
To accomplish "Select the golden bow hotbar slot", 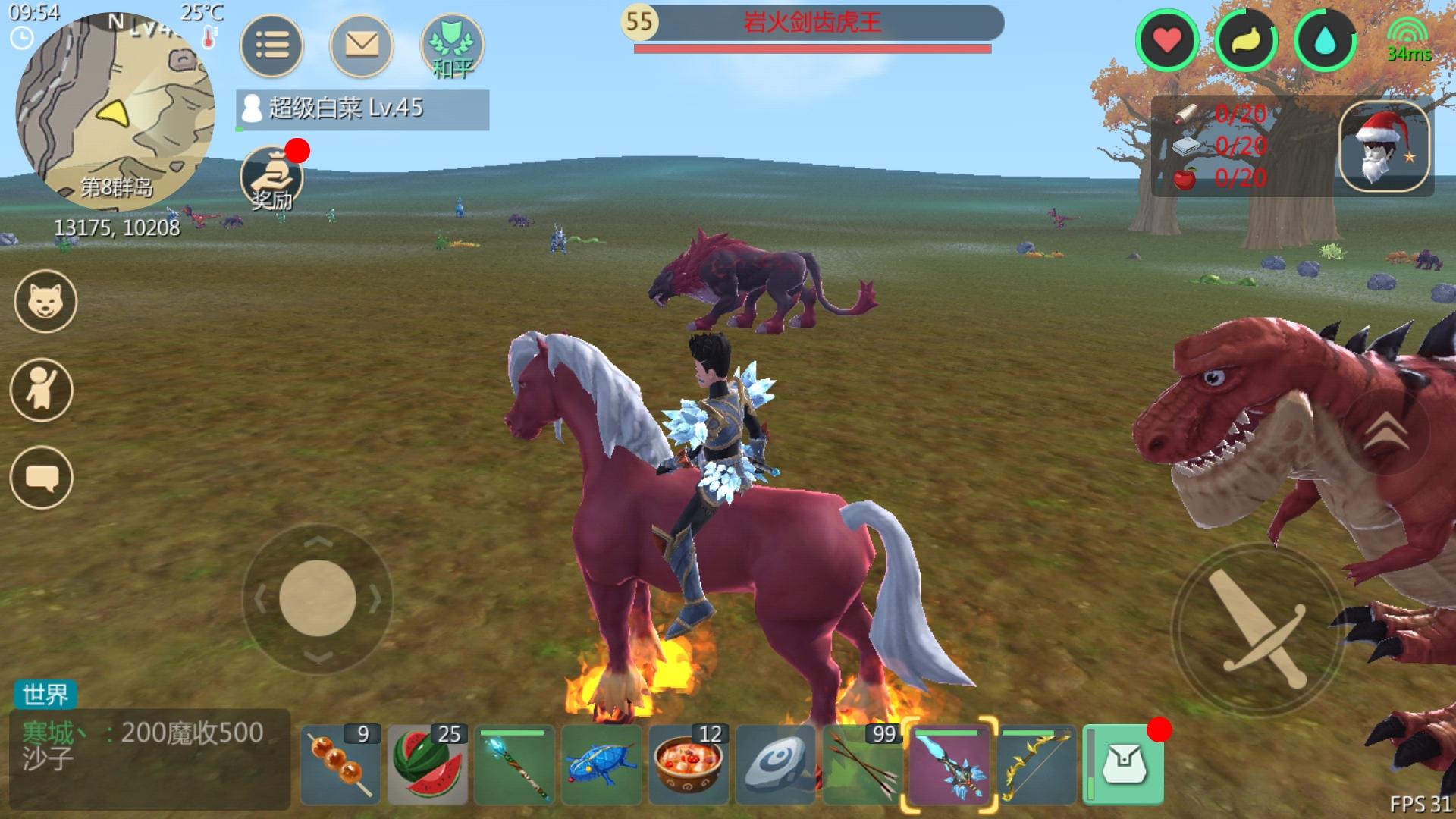I will (1036, 764).
